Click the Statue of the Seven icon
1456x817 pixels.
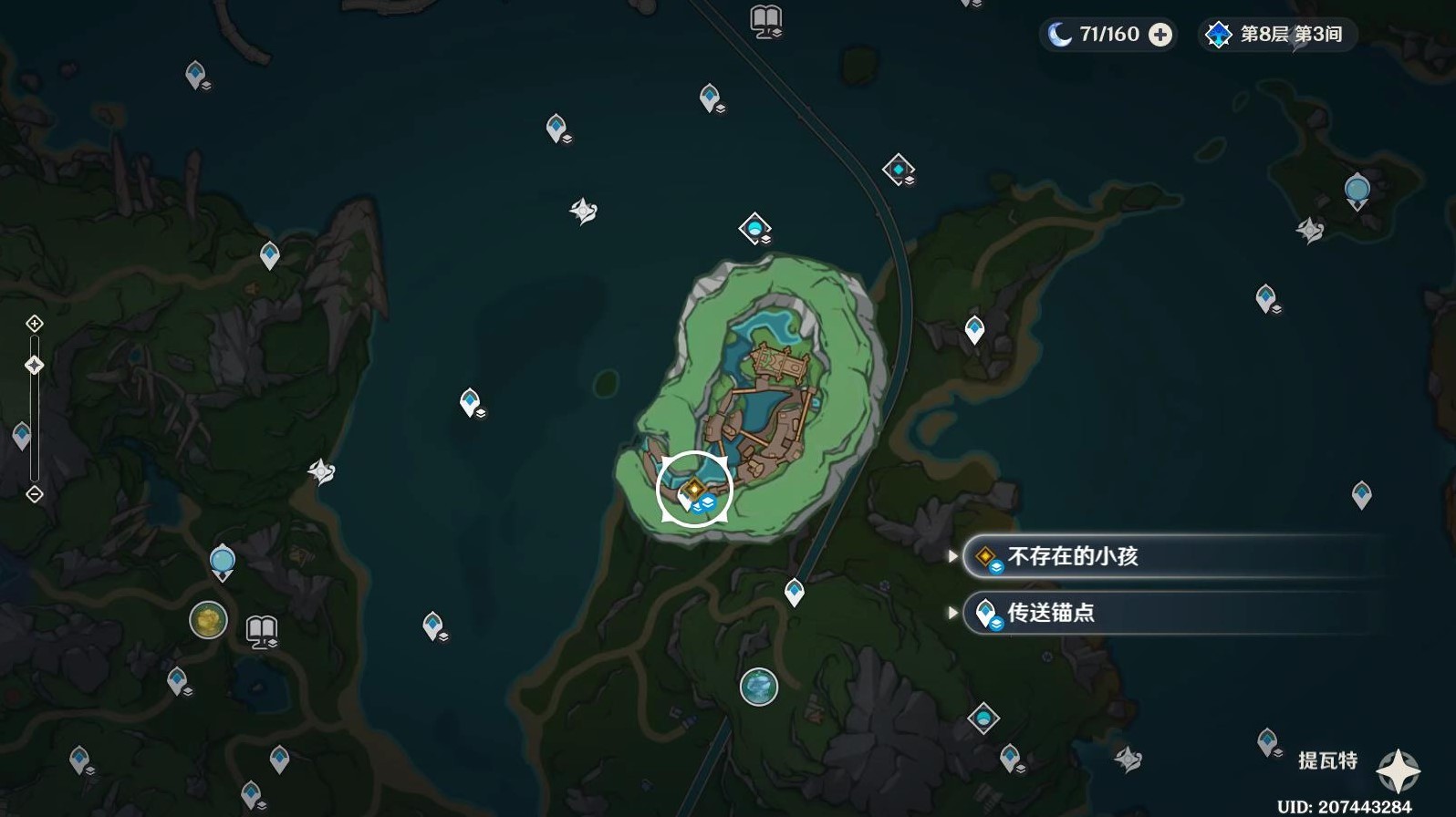coord(222,559)
